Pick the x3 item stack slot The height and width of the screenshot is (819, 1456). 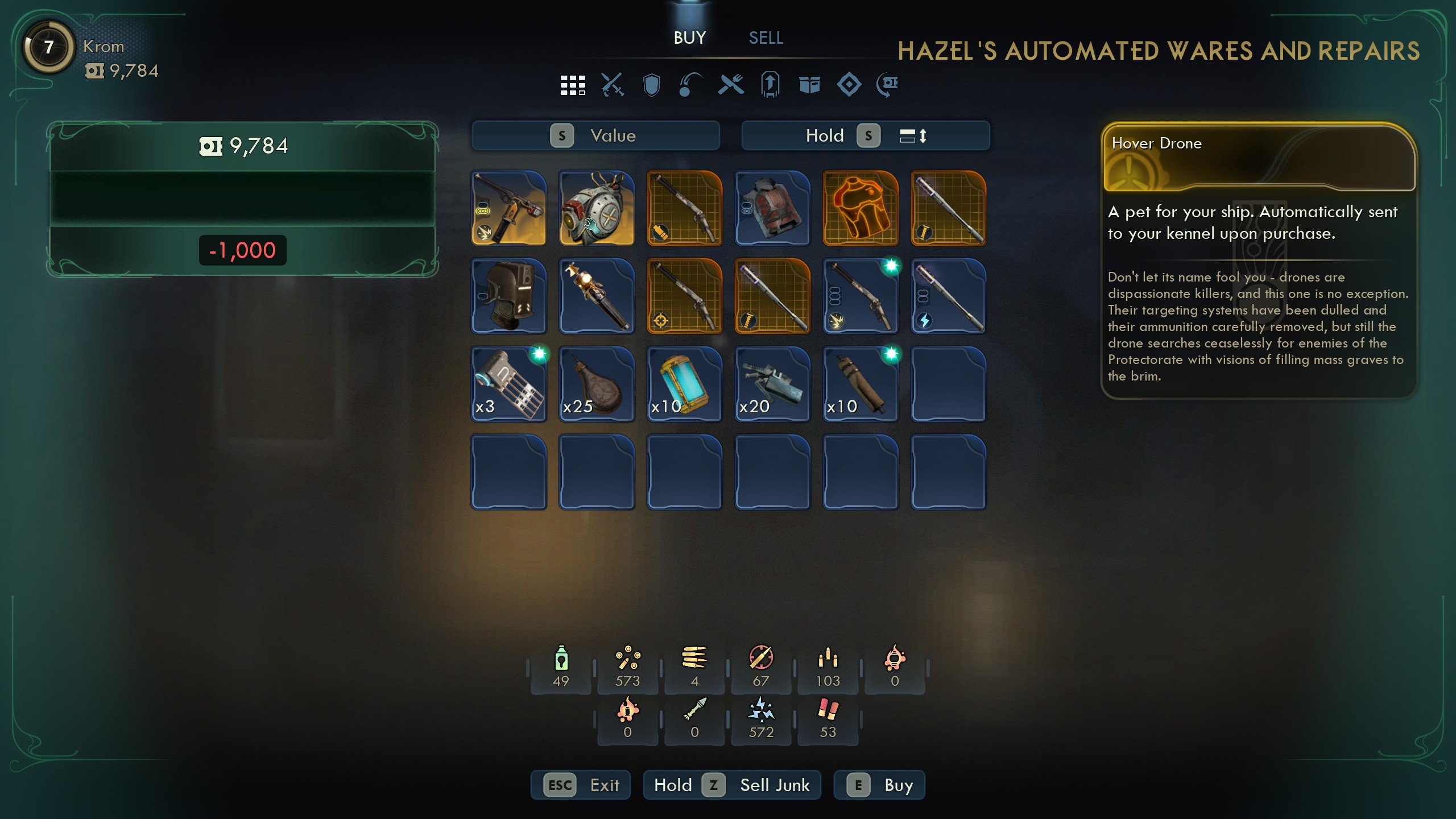click(508, 384)
